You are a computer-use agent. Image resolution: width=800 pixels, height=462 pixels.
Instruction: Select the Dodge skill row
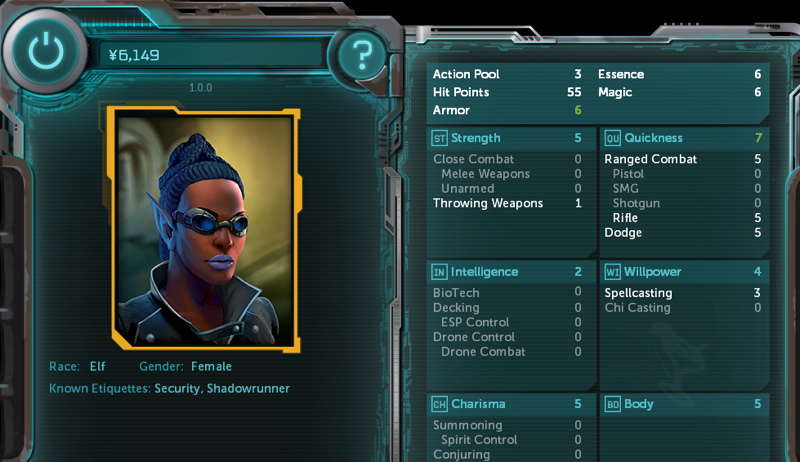tap(682, 233)
